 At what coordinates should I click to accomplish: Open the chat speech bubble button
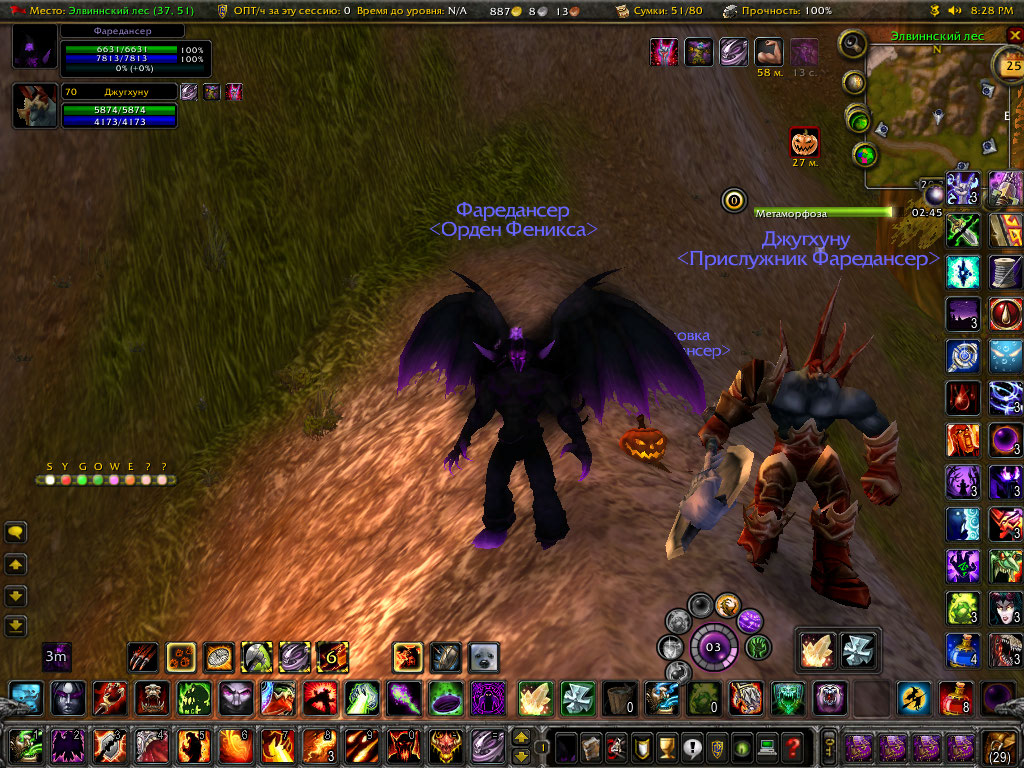point(15,533)
